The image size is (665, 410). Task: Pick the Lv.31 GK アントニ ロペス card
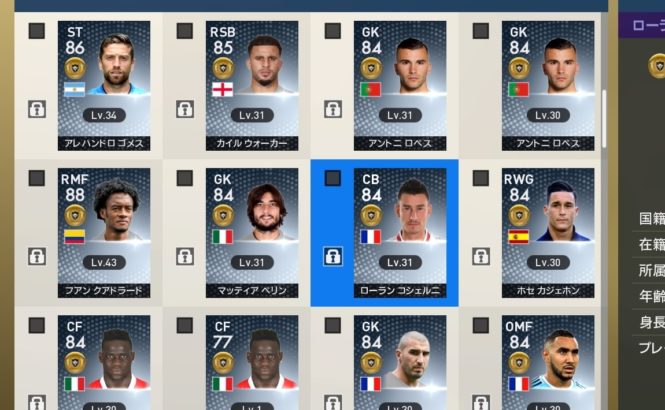(400, 85)
